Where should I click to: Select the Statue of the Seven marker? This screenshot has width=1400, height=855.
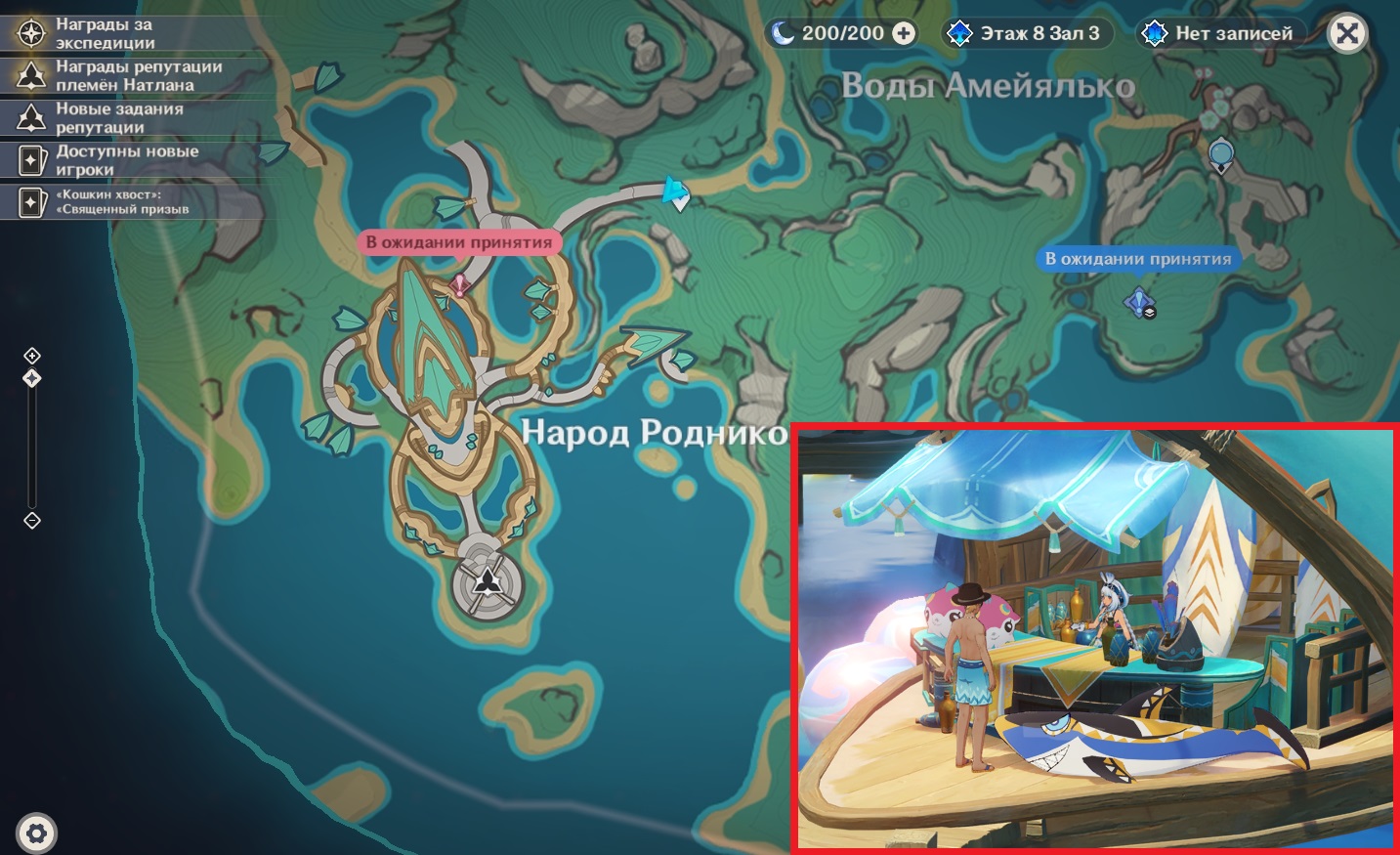coord(487,584)
